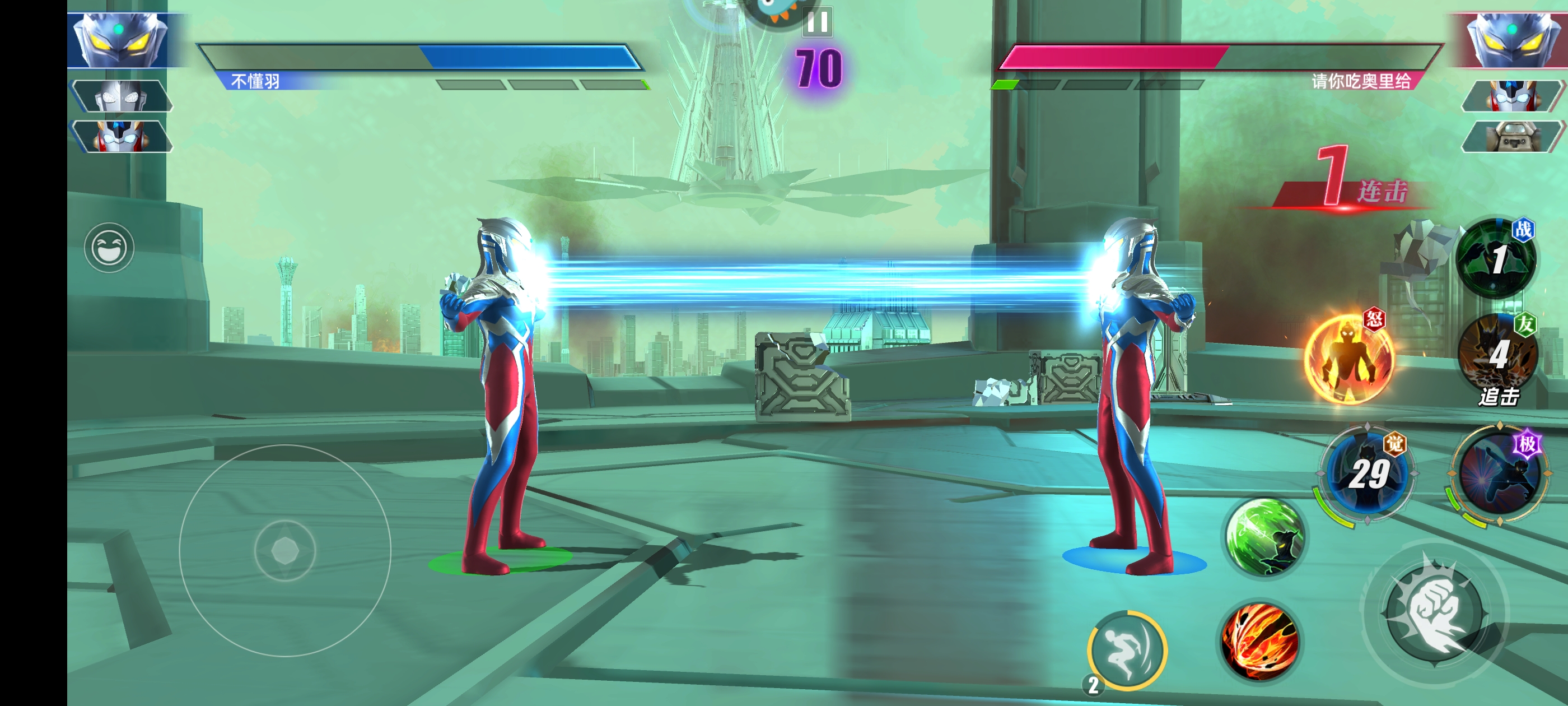Screen dimensions: 1568x706
Task: Use the 觉 awakening skill
Action: coord(1367,472)
